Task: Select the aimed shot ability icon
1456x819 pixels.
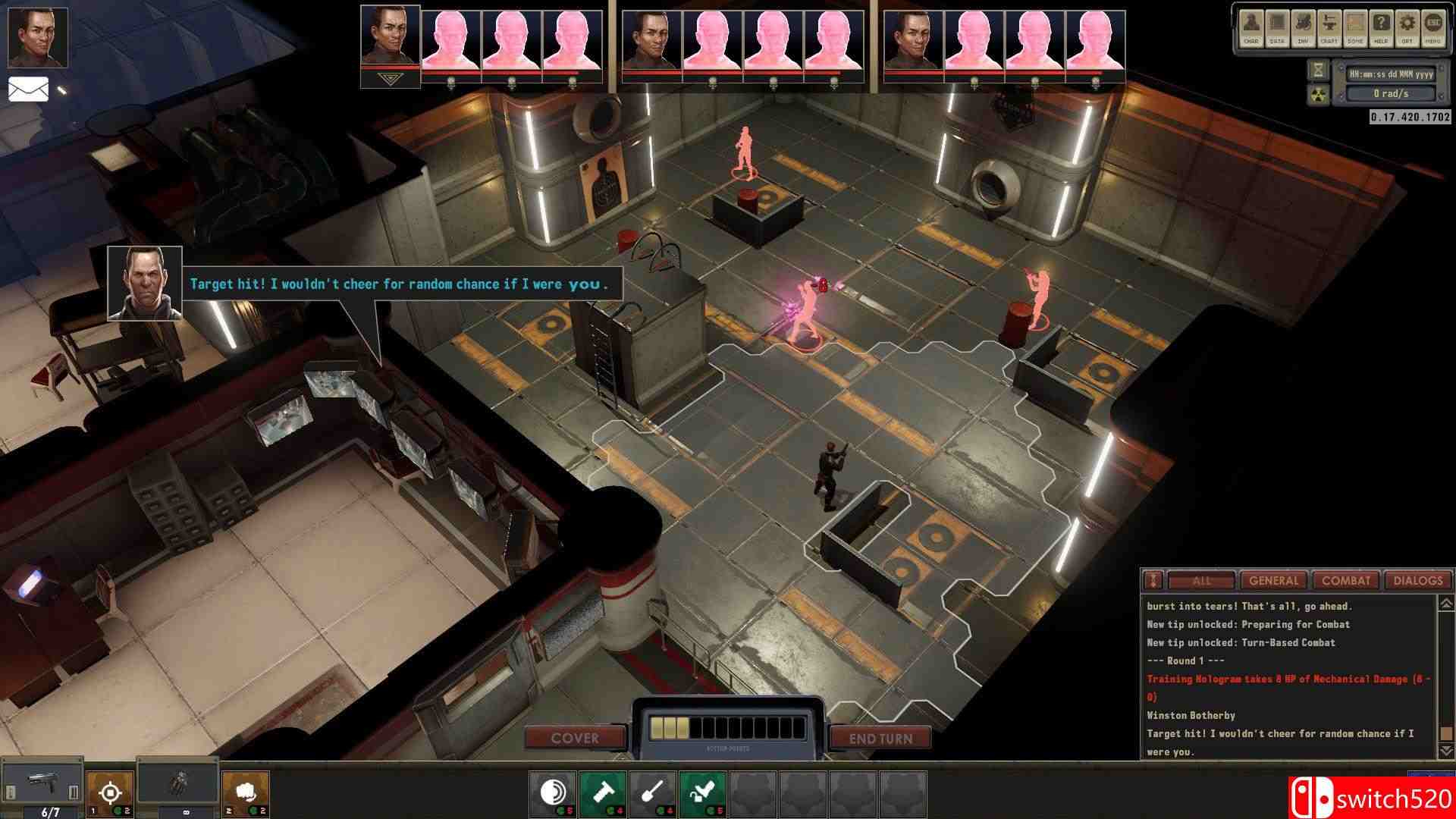Action: (111, 793)
